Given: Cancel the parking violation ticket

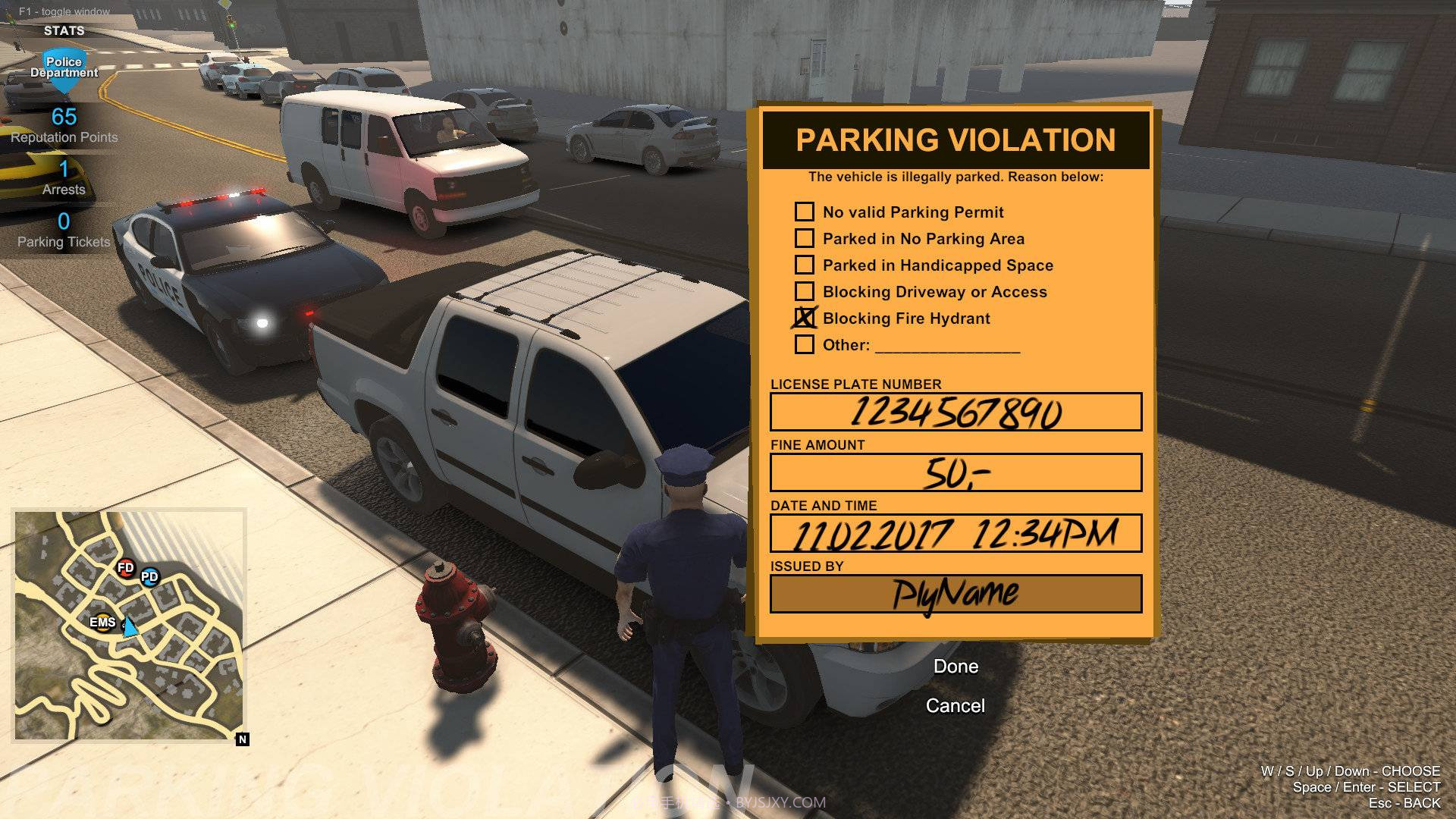Looking at the screenshot, I should (955, 706).
